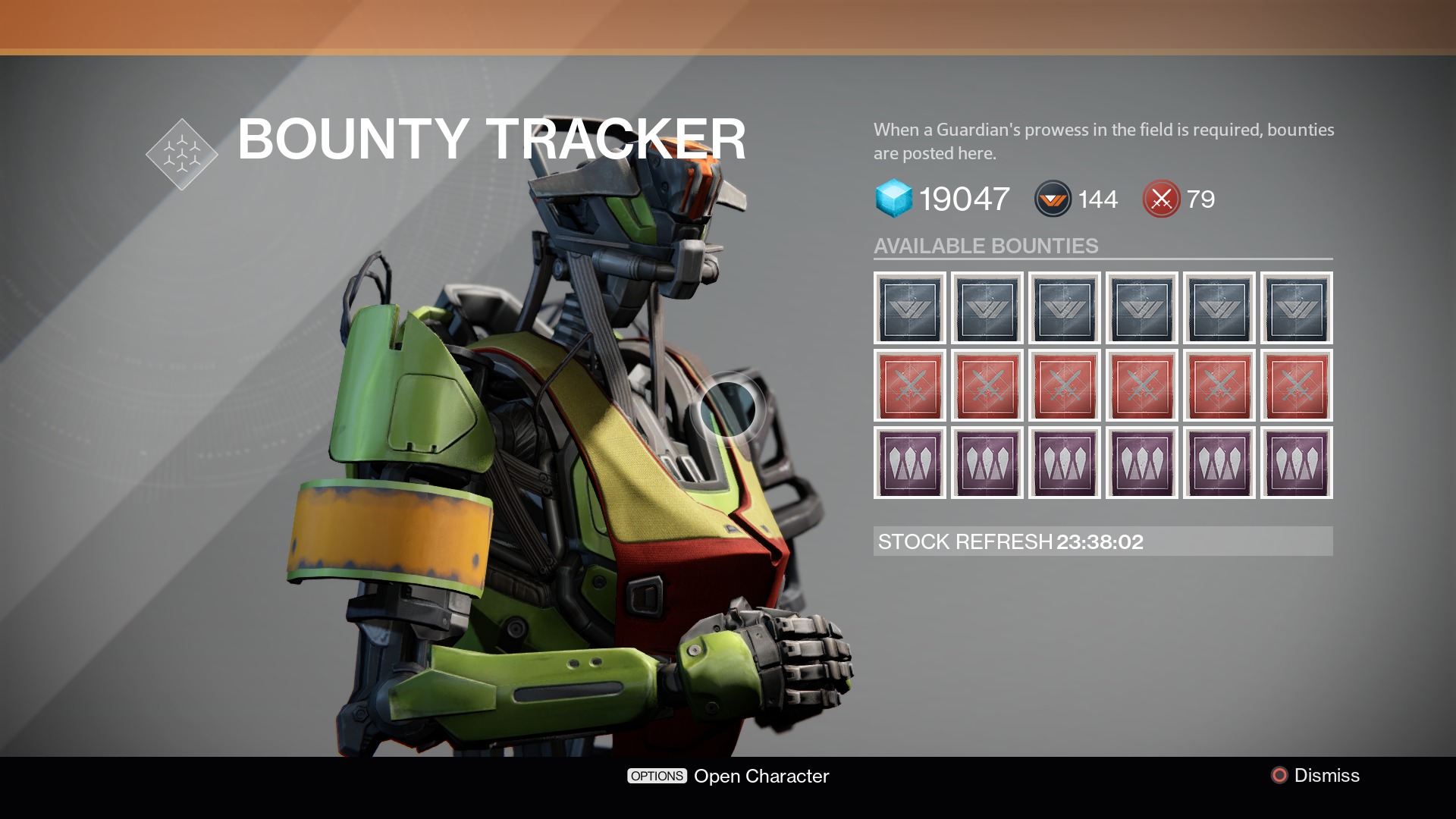The image size is (1456, 819).
Task: Select the first Queen's Wrath bounty icon
Action: 910,463
